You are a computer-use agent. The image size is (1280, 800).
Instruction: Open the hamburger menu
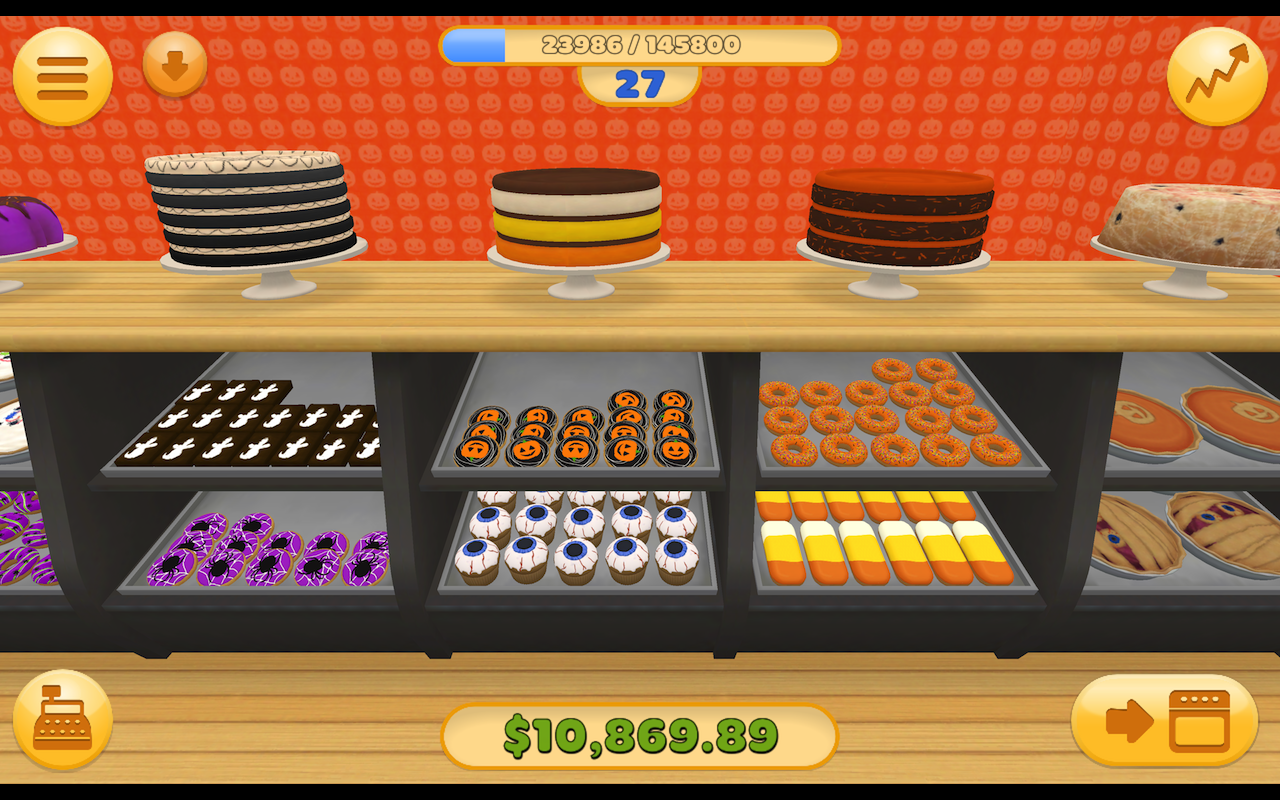tap(62, 77)
